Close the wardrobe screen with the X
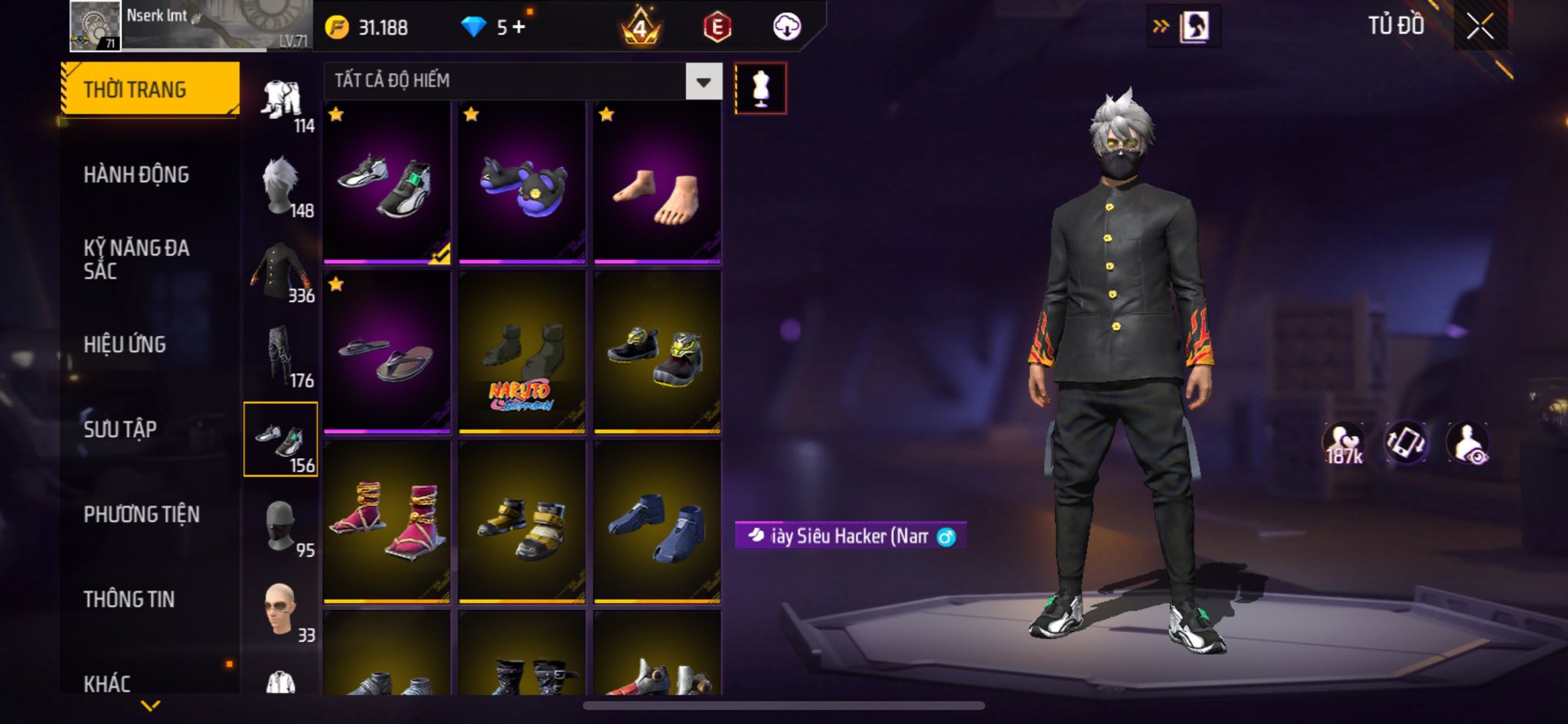The height and width of the screenshot is (724, 1568). [1479, 27]
